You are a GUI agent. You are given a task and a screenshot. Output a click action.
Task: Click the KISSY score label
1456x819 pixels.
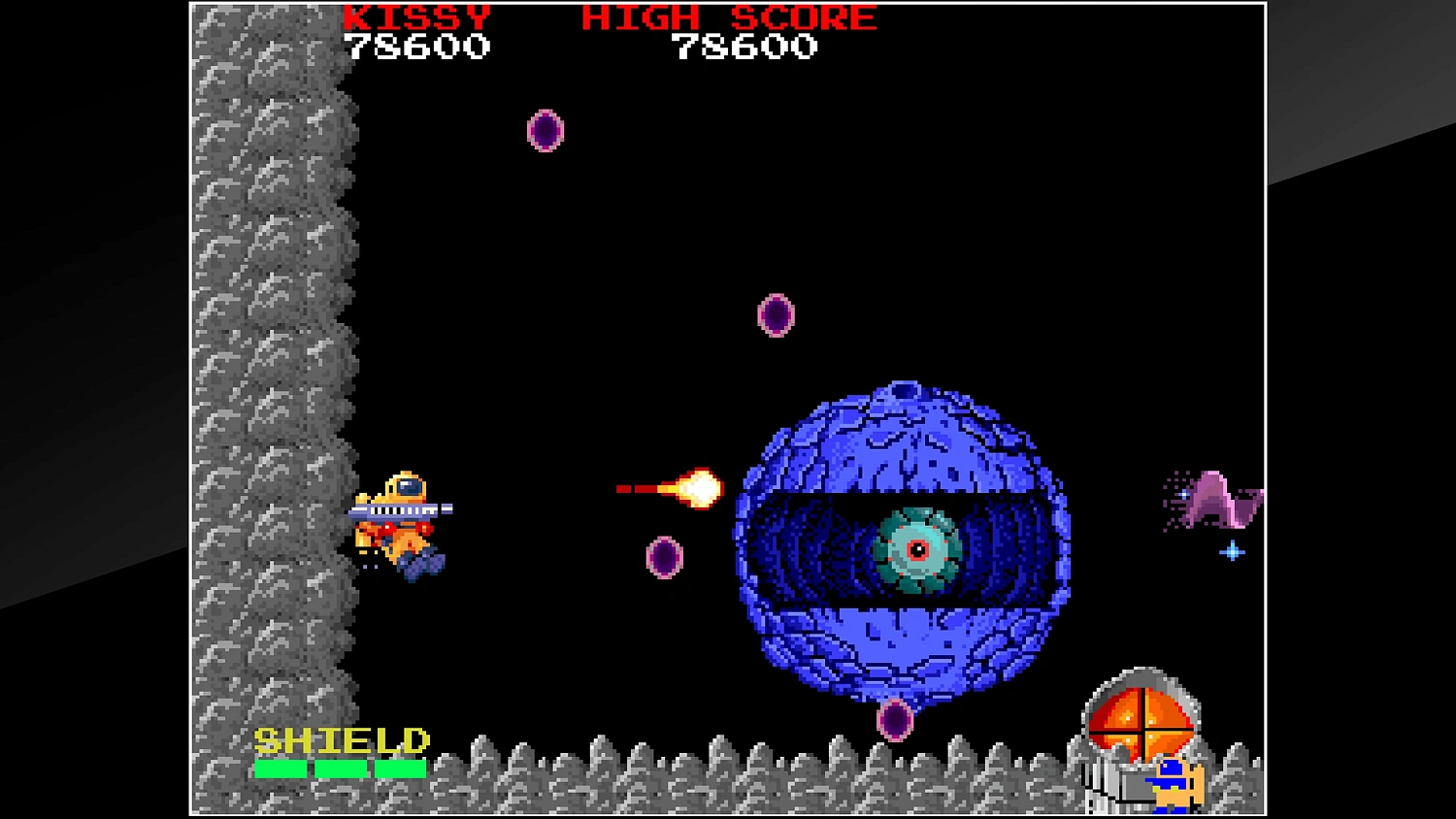click(x=417, y=16)
